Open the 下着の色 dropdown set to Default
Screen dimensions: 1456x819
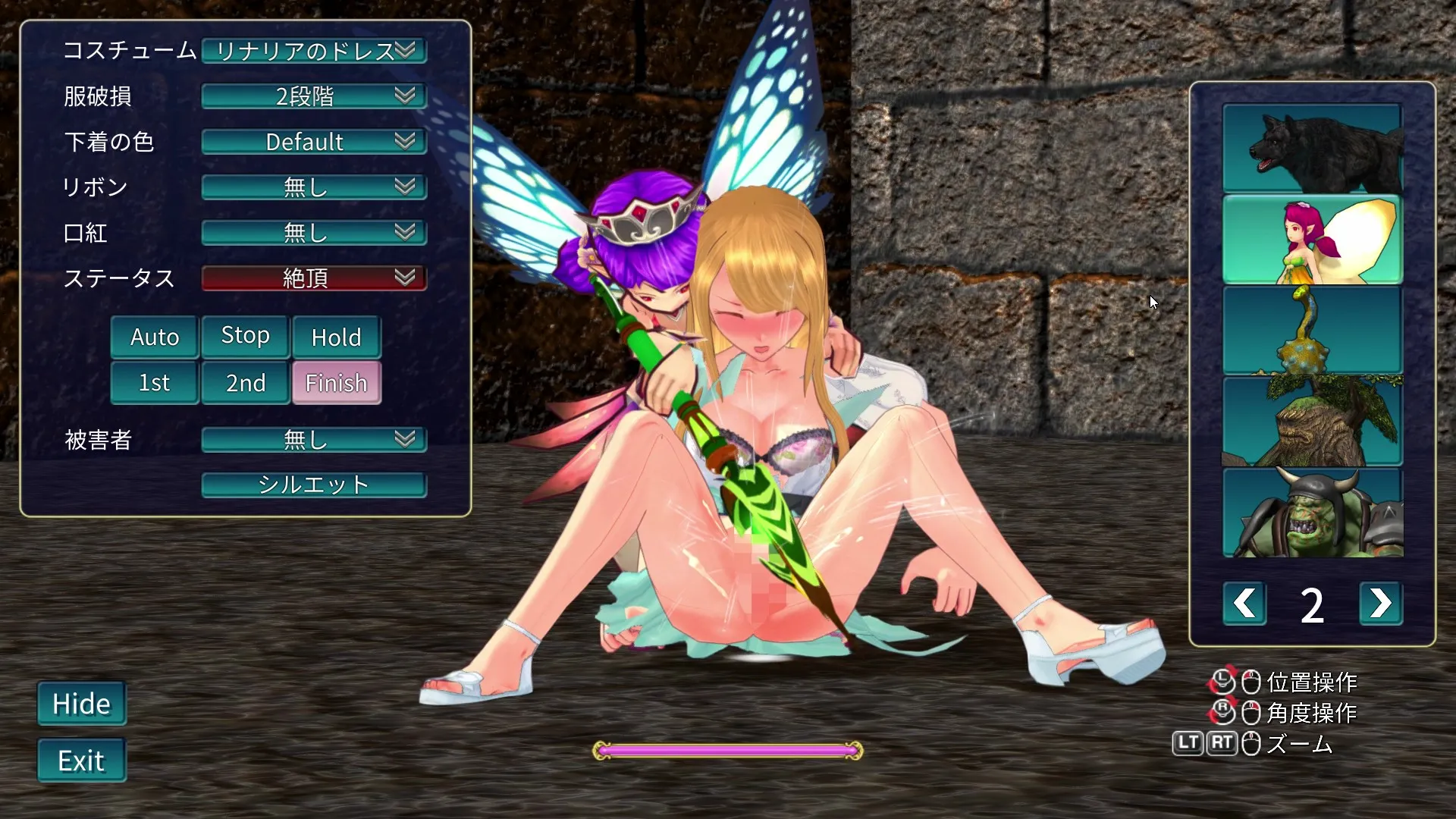(x=314, y=142)
